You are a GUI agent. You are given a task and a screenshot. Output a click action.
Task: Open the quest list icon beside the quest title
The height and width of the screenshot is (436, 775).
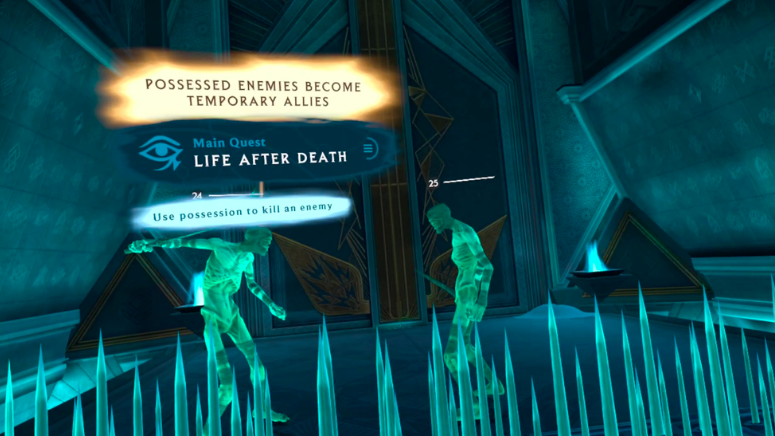tap(369, 149)
